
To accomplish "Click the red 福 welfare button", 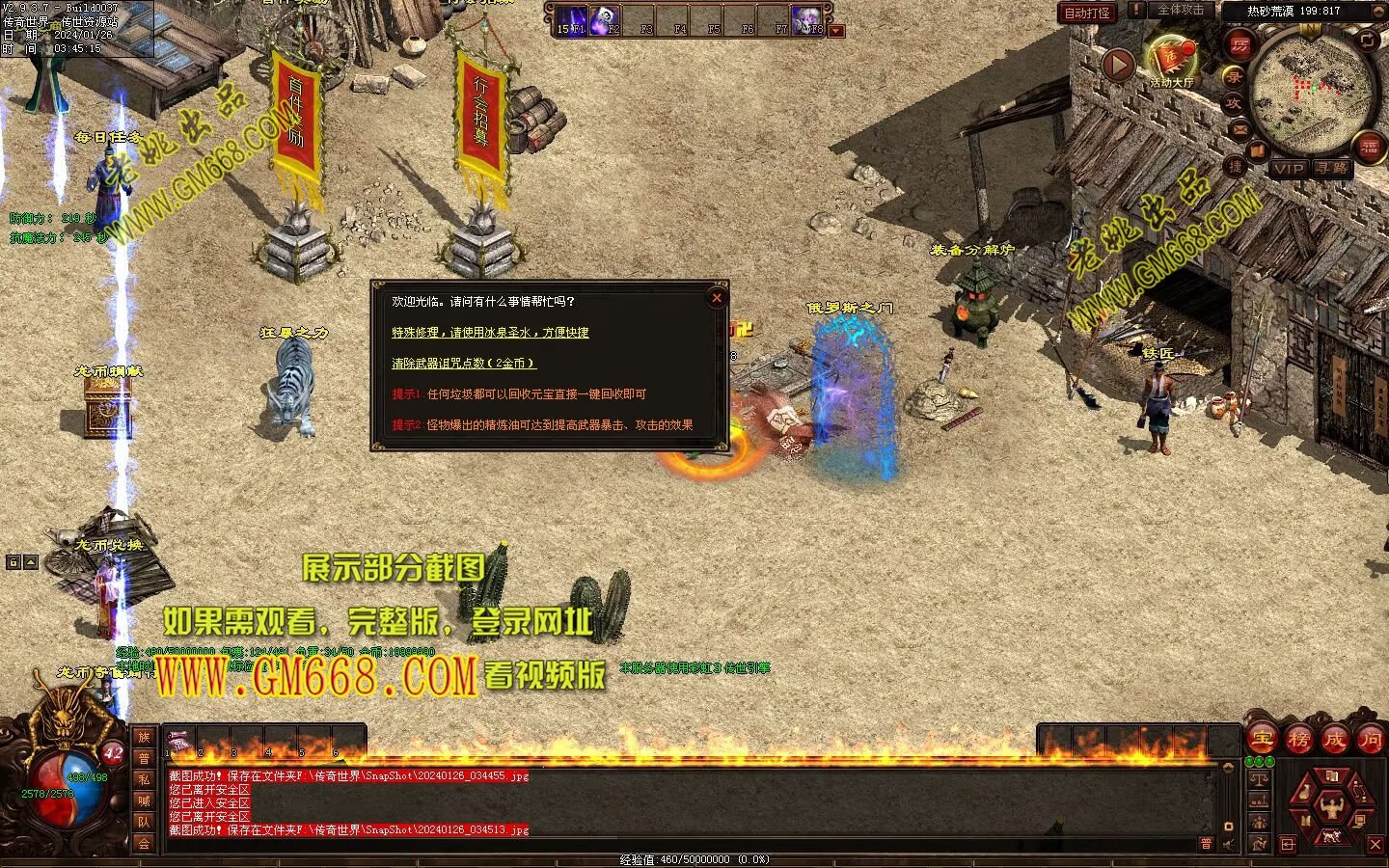I will pos(1370,147).
